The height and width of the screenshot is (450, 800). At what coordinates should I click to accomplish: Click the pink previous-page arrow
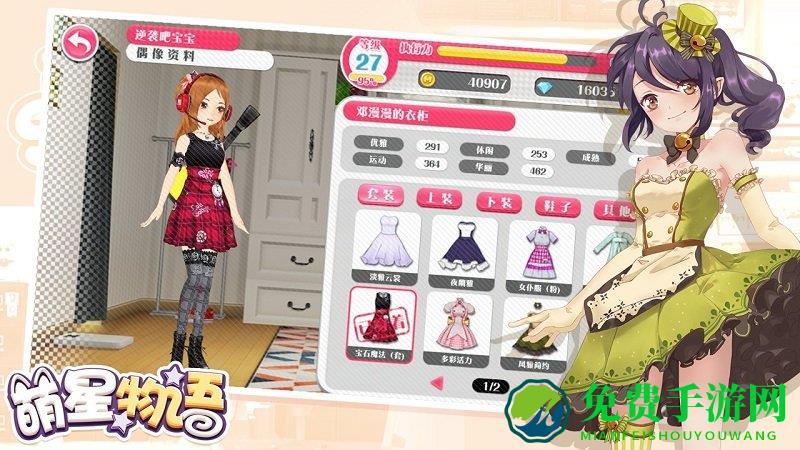coord(436,382)
